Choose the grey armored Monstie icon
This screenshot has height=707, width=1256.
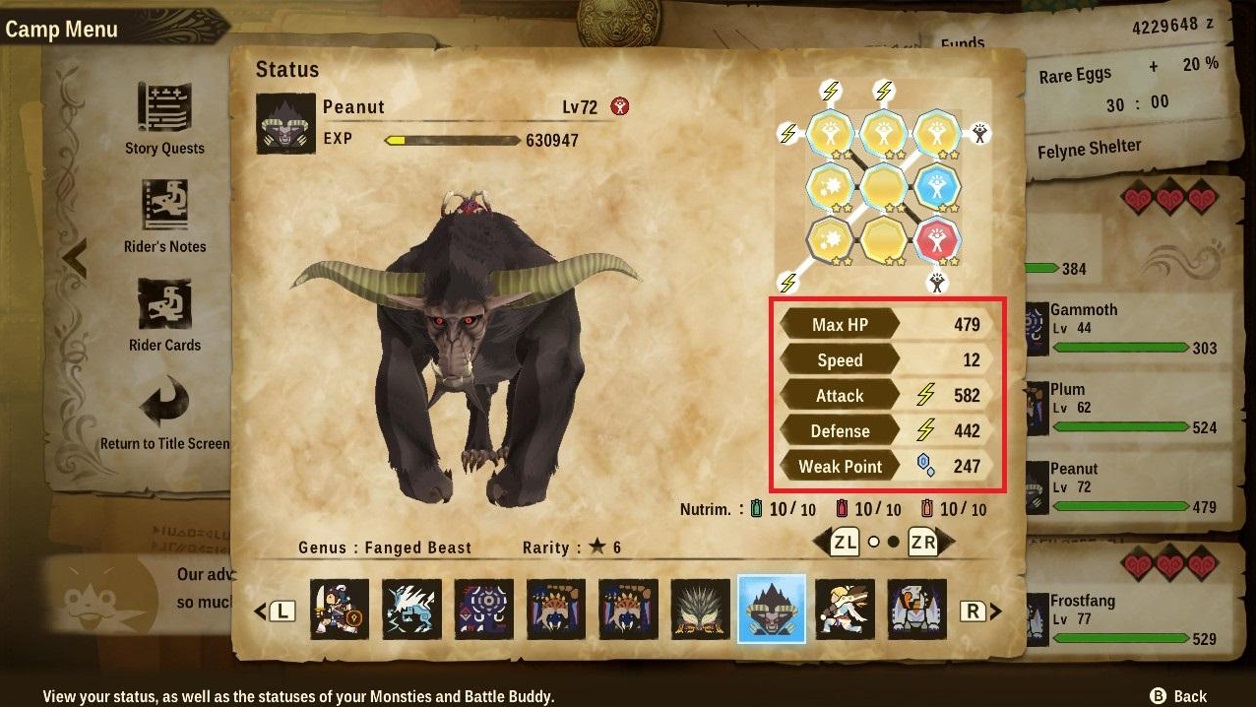pyautogui.click(x=917, y=609)
